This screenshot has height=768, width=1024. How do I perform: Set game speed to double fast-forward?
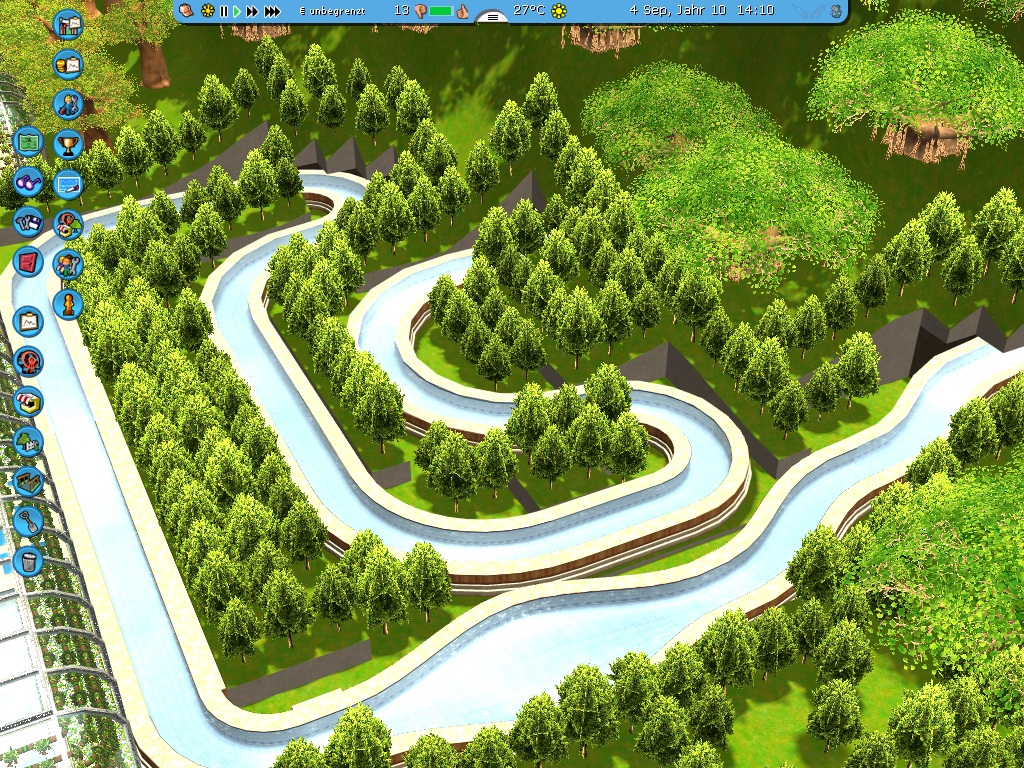(253, 11)
